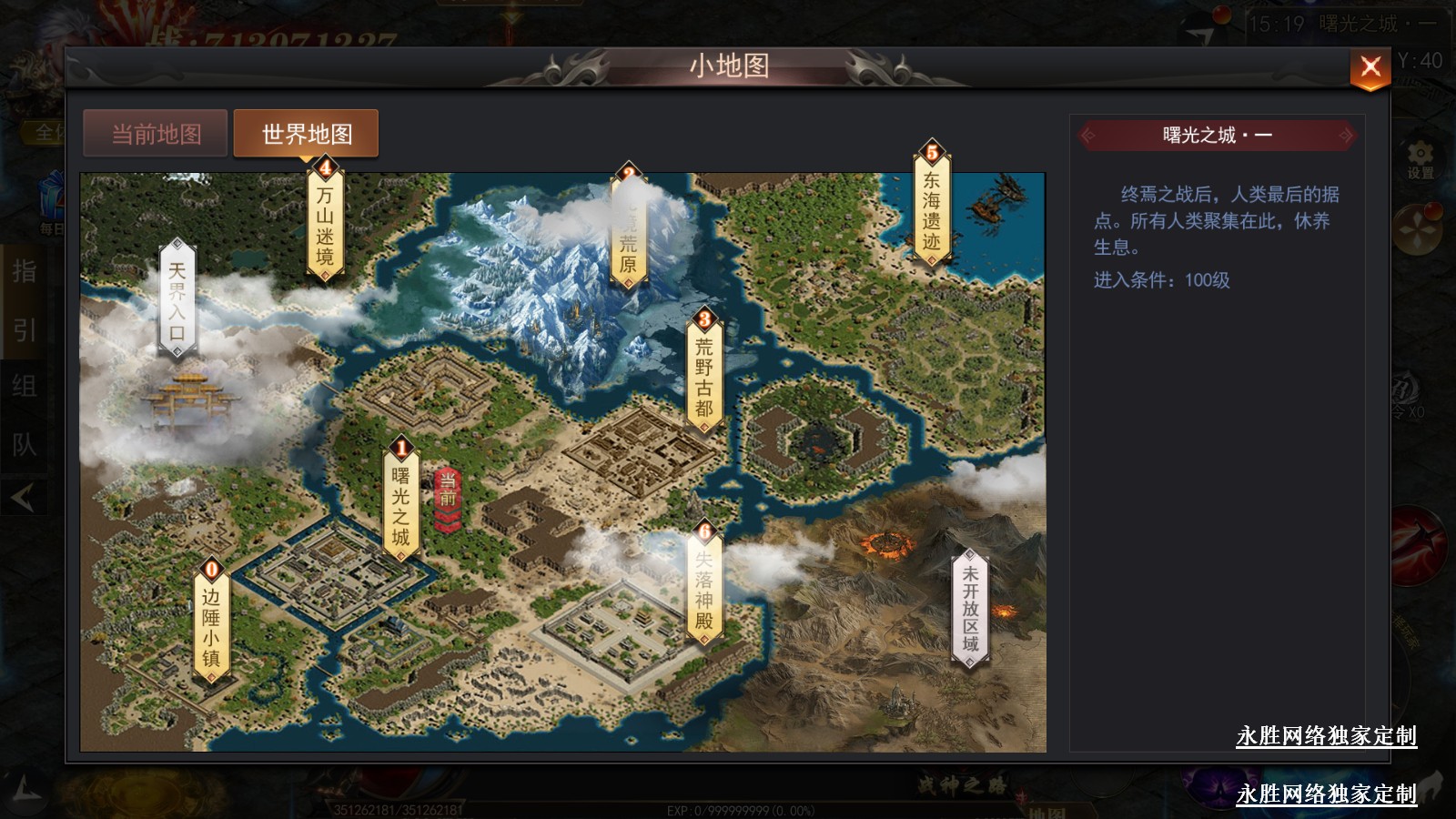Show previous map with left arrow
The height and width of the screenshot is (819, 1456).
[x=1088, y=136]
